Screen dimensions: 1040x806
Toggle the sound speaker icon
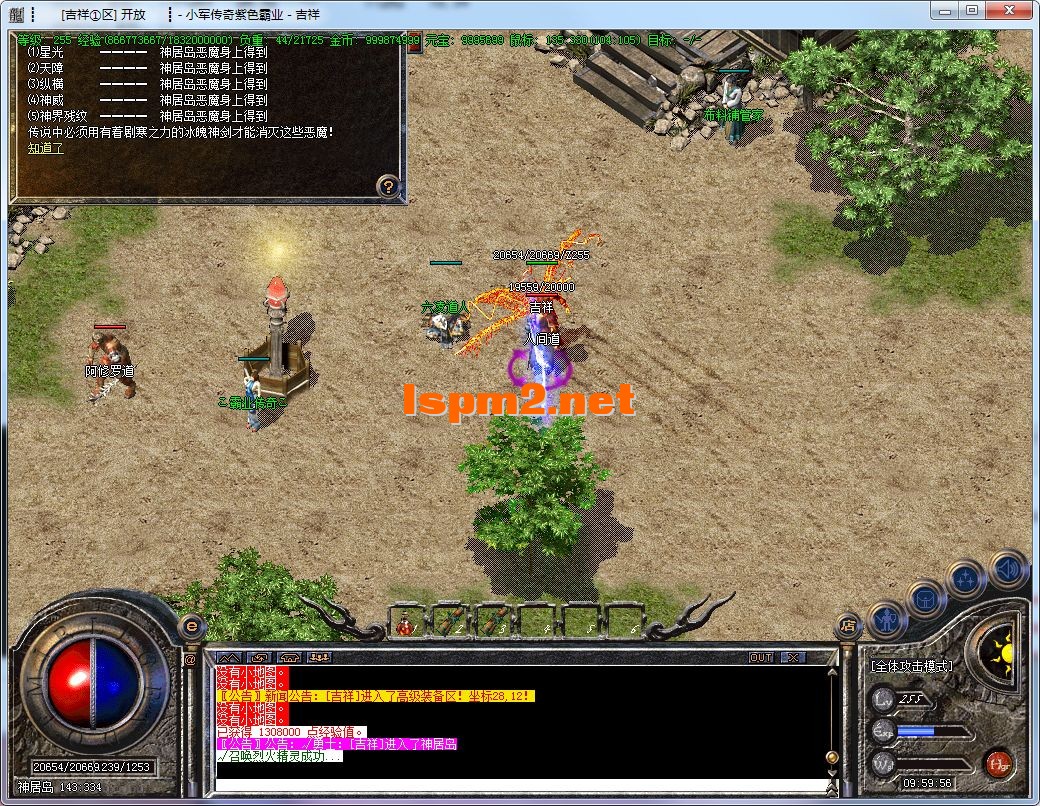[x=1007, y=569]
